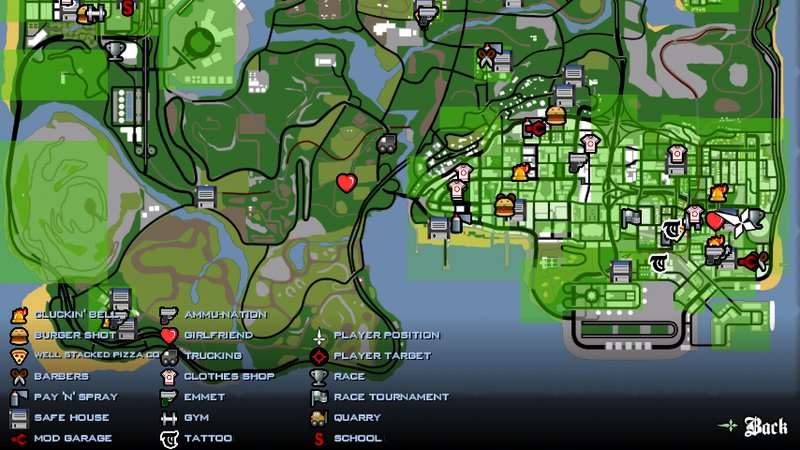
Task: Select the Barbers legend entry
Action: [x=61, y=376]
